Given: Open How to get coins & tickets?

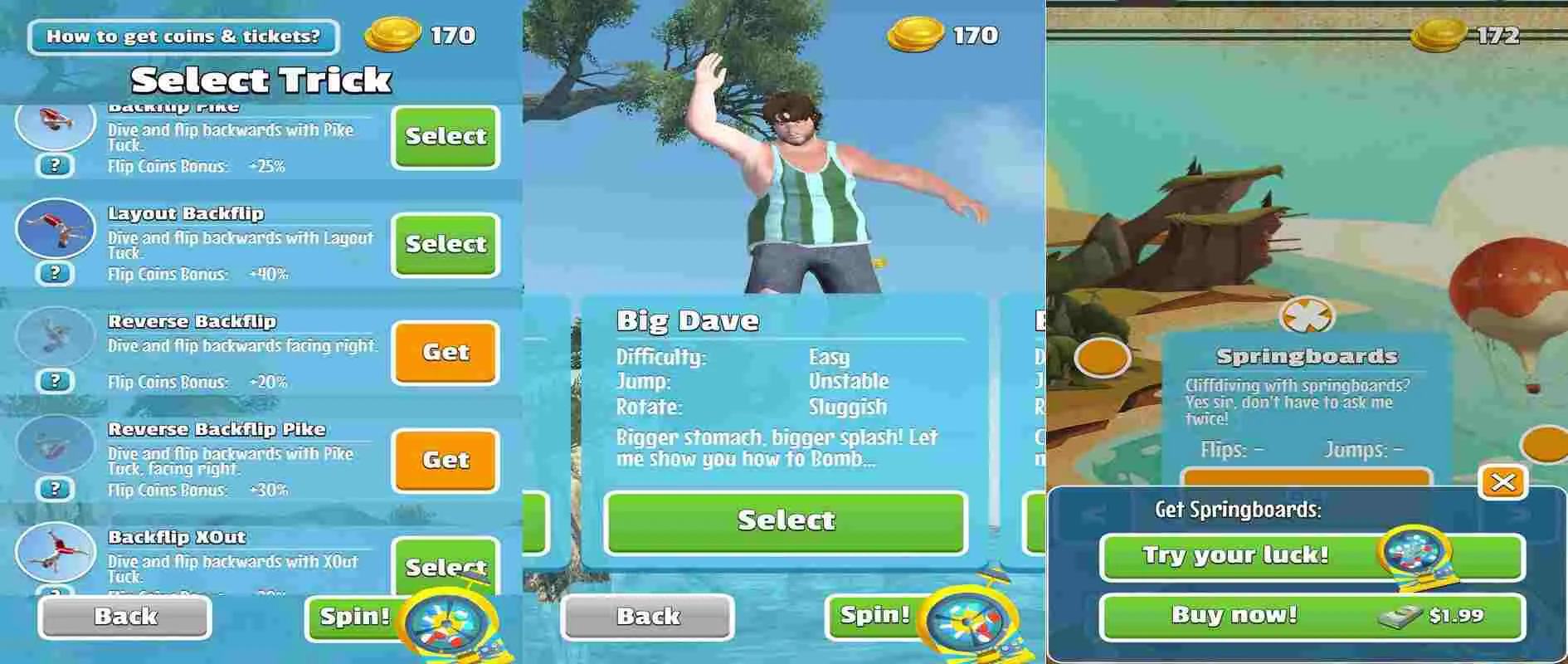Looking at the screenshot, I should point(184,37).
